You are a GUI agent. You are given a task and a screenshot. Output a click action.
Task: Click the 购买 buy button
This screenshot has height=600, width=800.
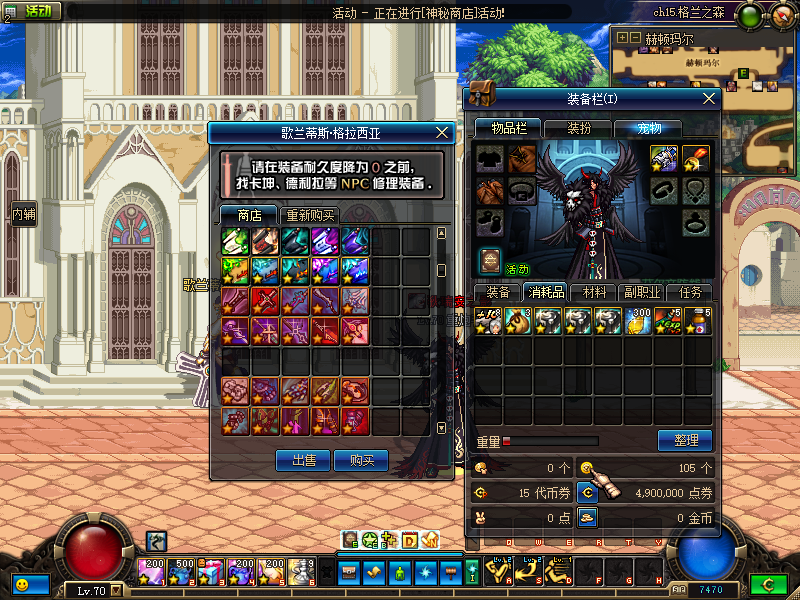(361, 460)
